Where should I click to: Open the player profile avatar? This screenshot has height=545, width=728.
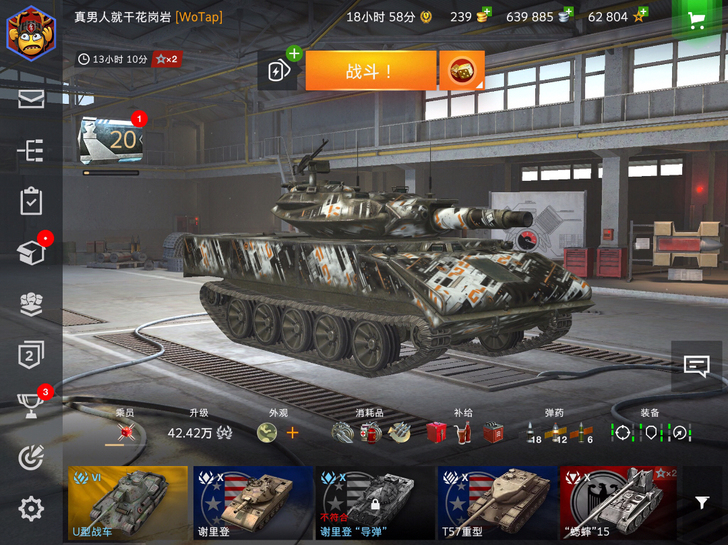pos(31,32)
